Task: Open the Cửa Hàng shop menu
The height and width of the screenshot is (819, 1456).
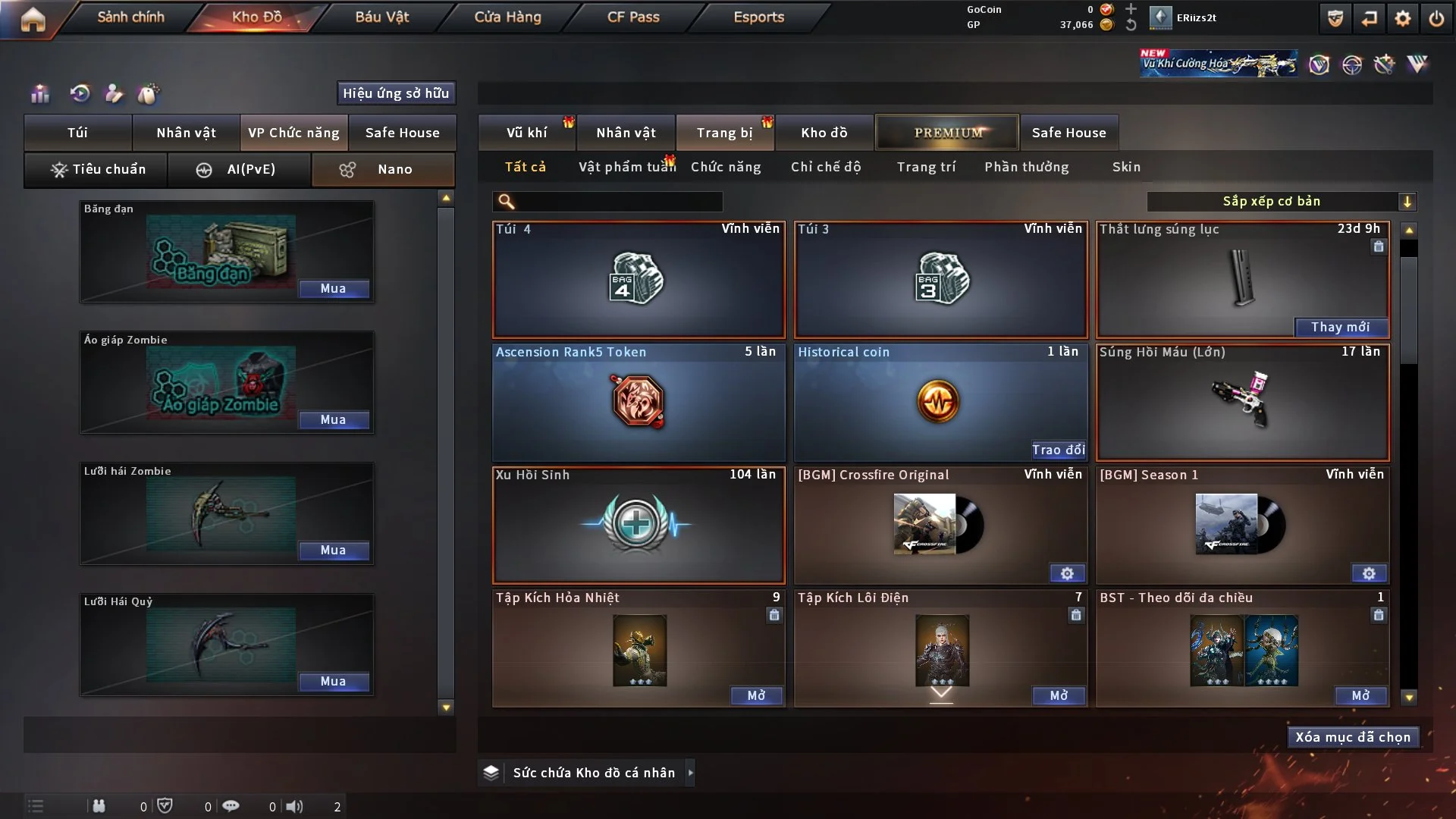Action: pos(507,17)
